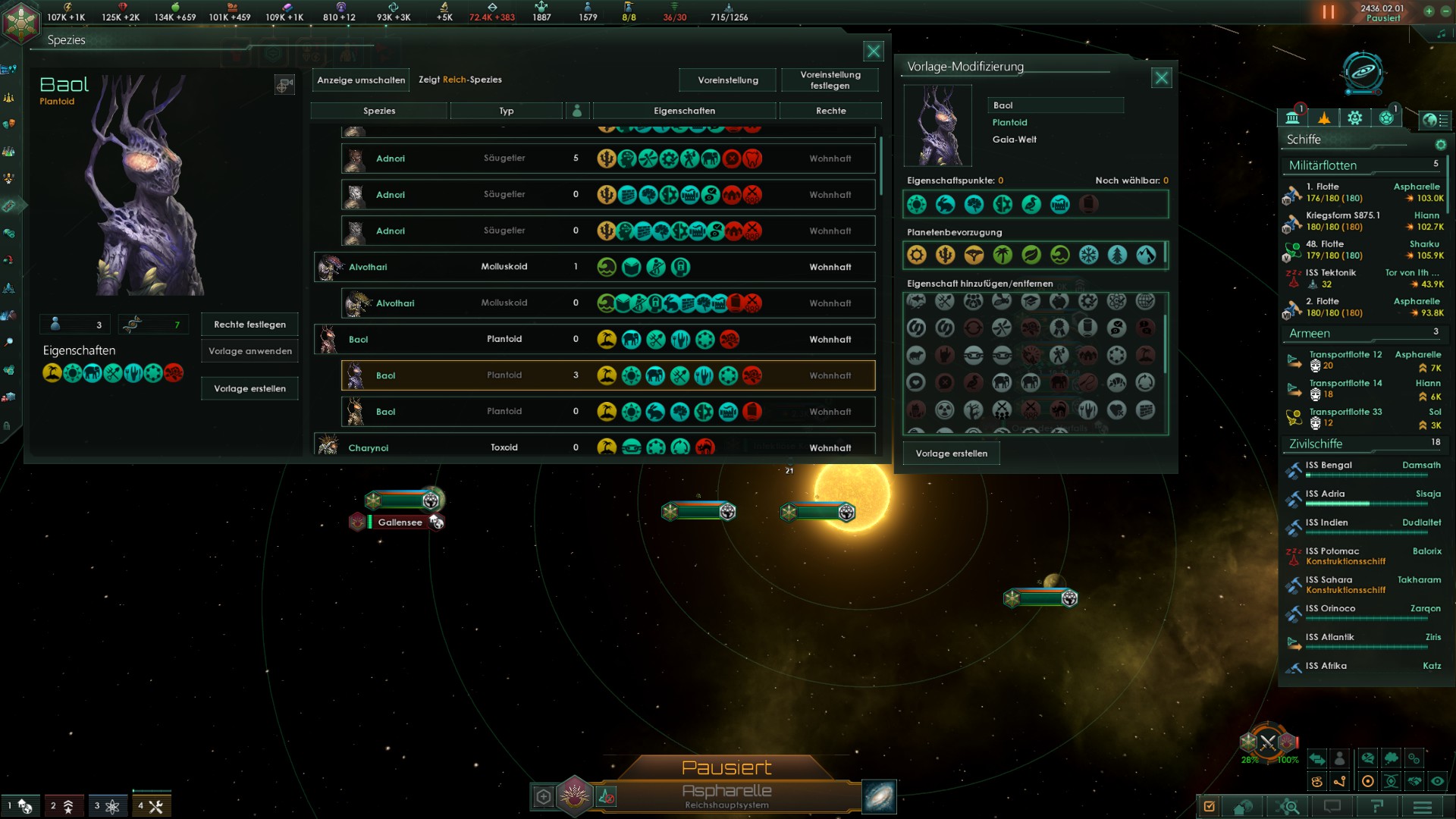Toggle the camera rotation icon near the Baol portrait

pos(285,85)
